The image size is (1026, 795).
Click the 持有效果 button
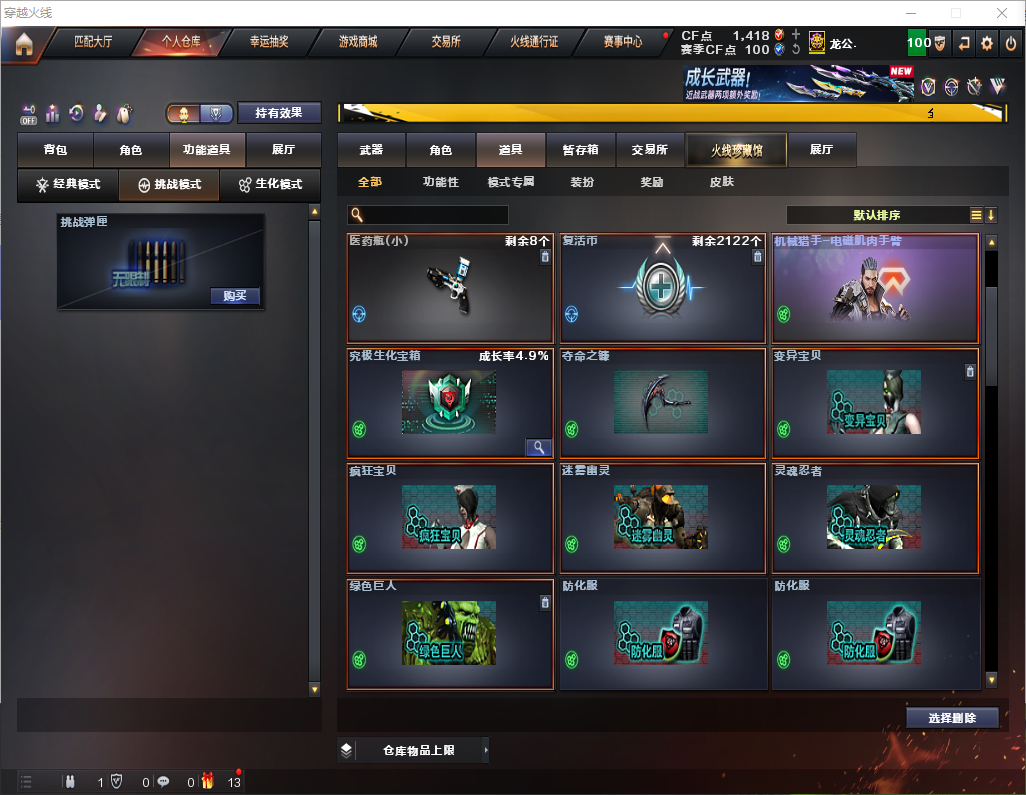(x=278, y=113)
